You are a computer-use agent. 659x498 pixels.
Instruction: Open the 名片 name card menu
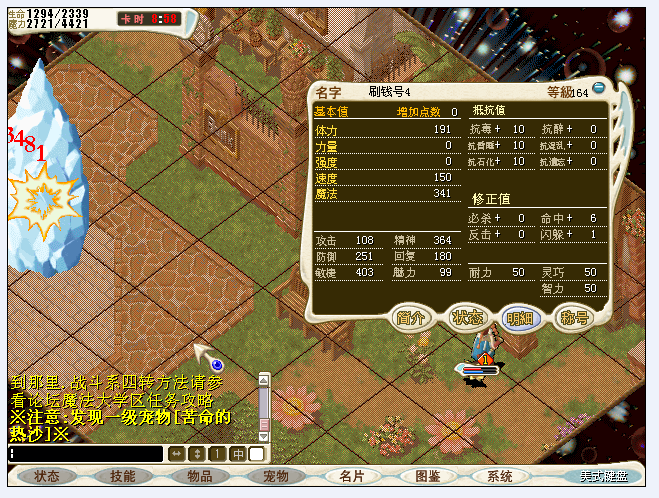point(352,476)
